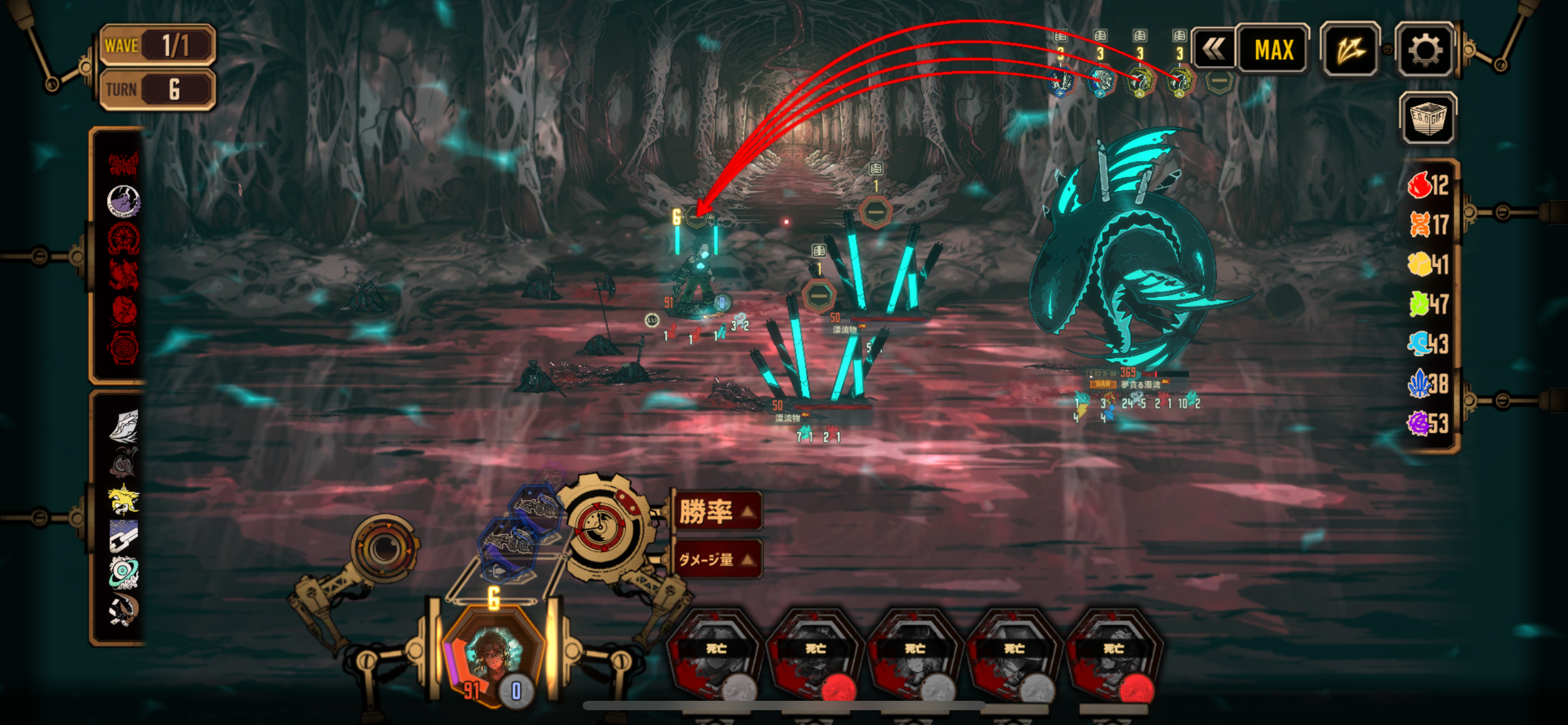The height and width of the screenshot is (725, 1568).
Task: Select the surviving sinner portrait with 91 HP
Action: coord(494,657)
